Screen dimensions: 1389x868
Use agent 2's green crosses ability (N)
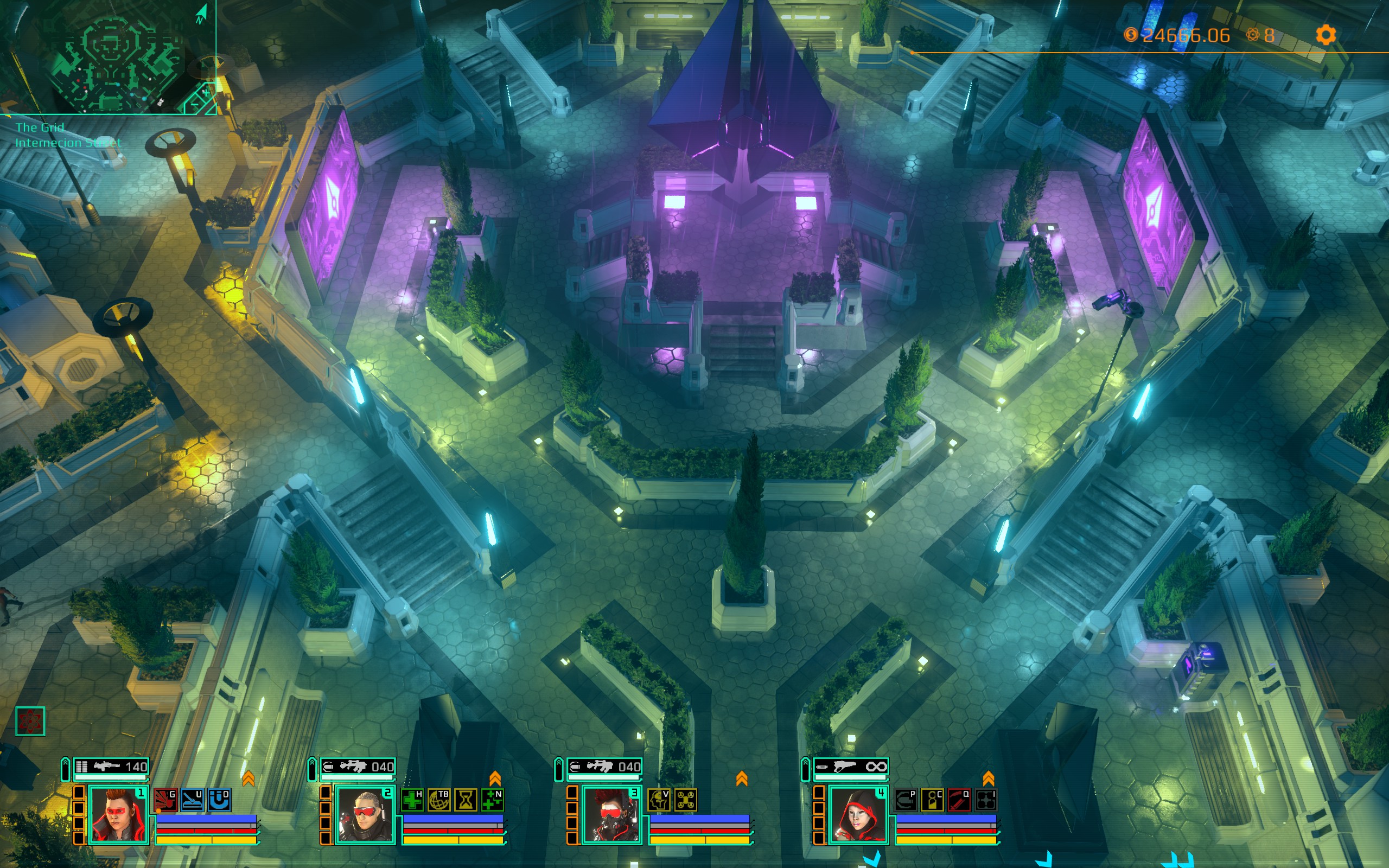[x=493, y=800]
